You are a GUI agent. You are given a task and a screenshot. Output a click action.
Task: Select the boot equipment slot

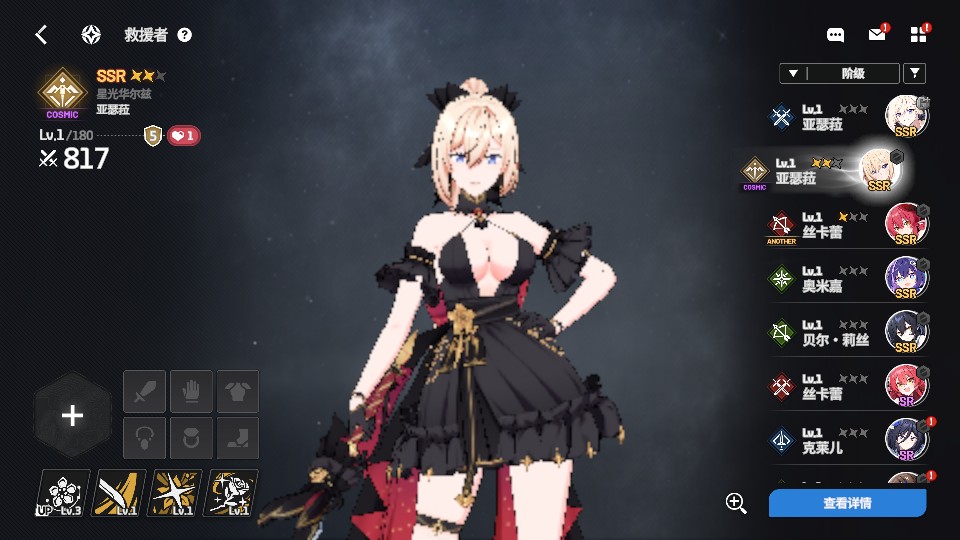click(238, 438)
